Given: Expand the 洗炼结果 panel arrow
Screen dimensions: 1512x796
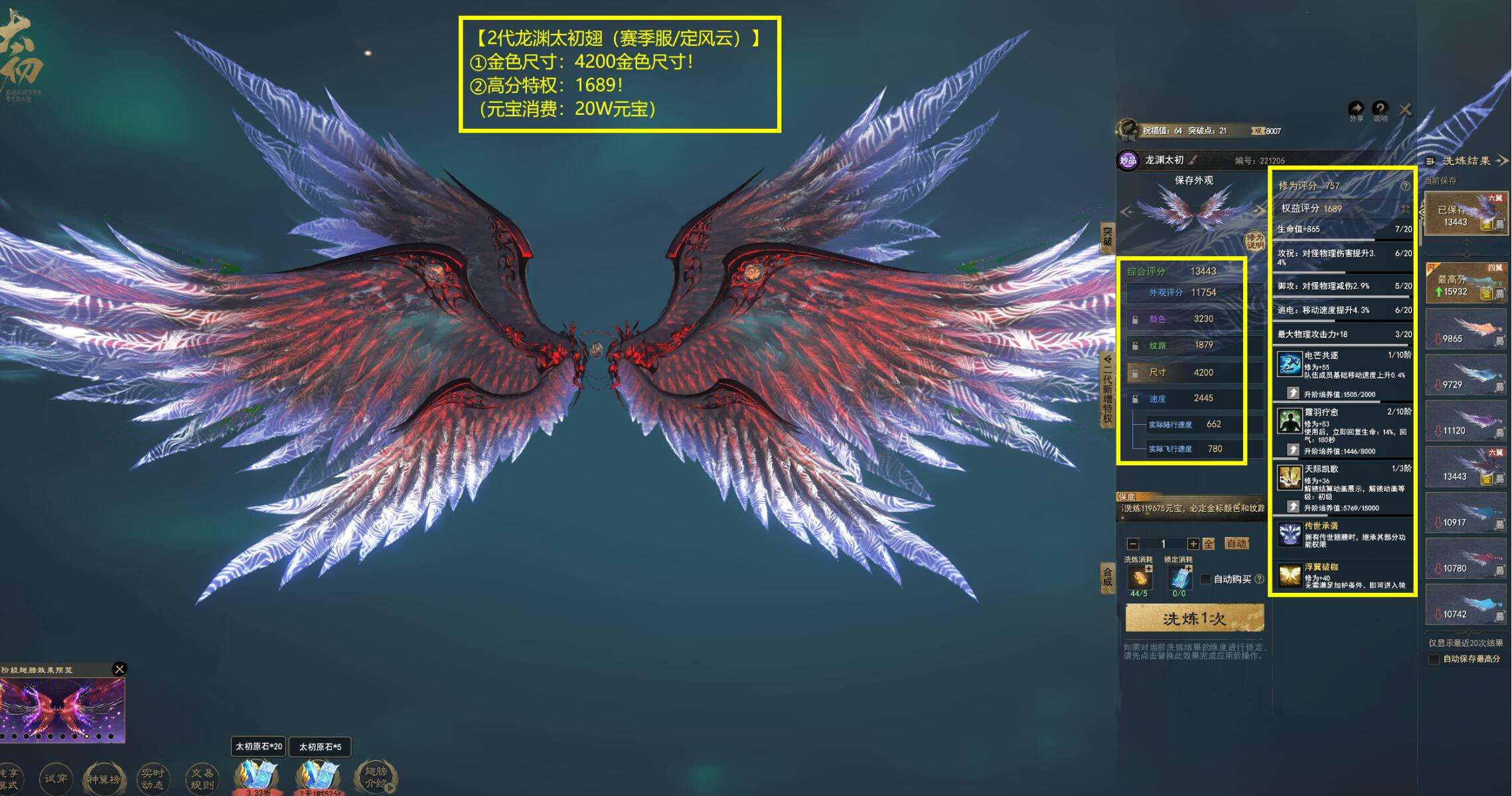Looking at the screenshot, I should coord(1505,160).
